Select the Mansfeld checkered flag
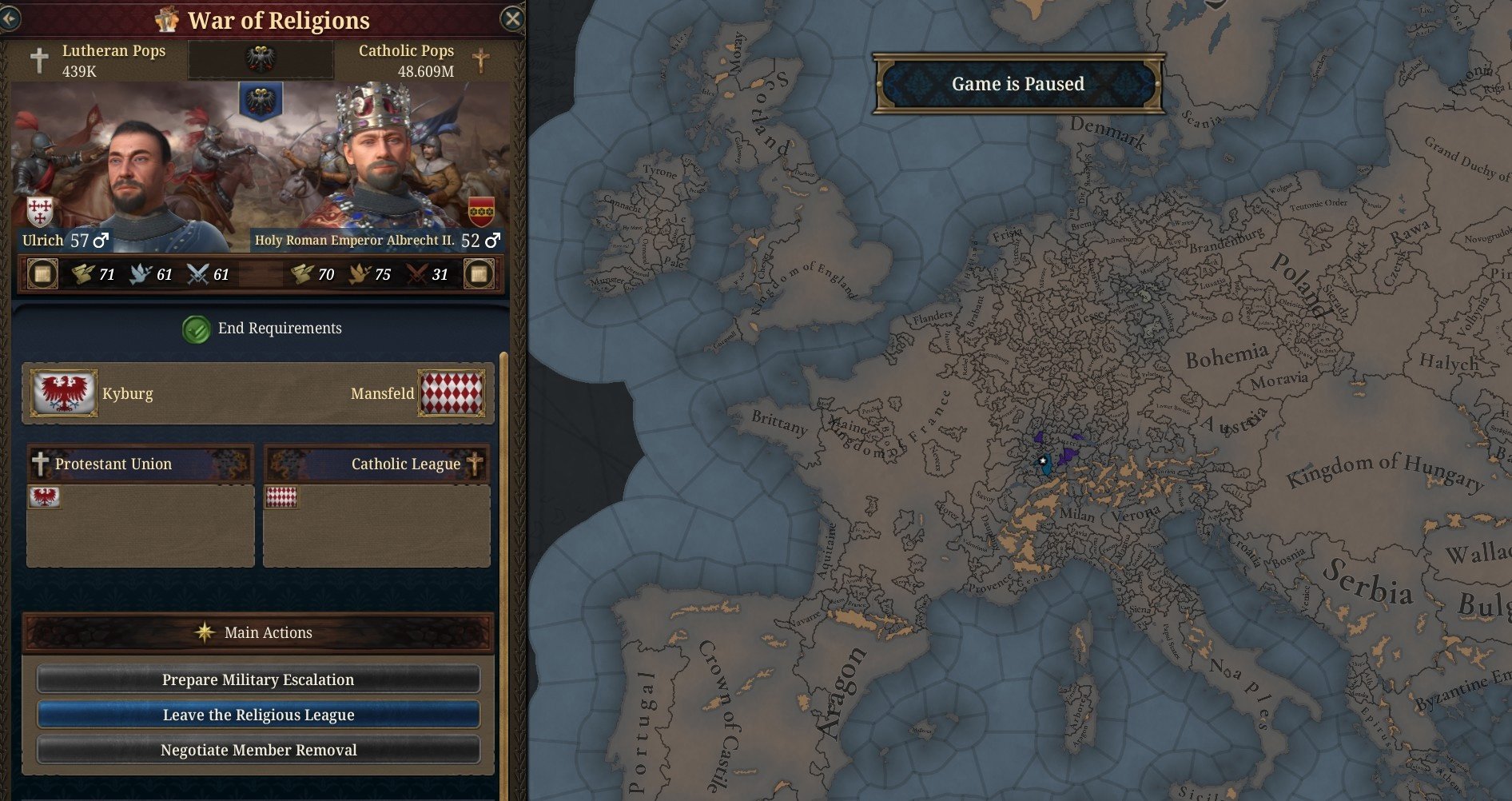 click(x=452, y=393)
